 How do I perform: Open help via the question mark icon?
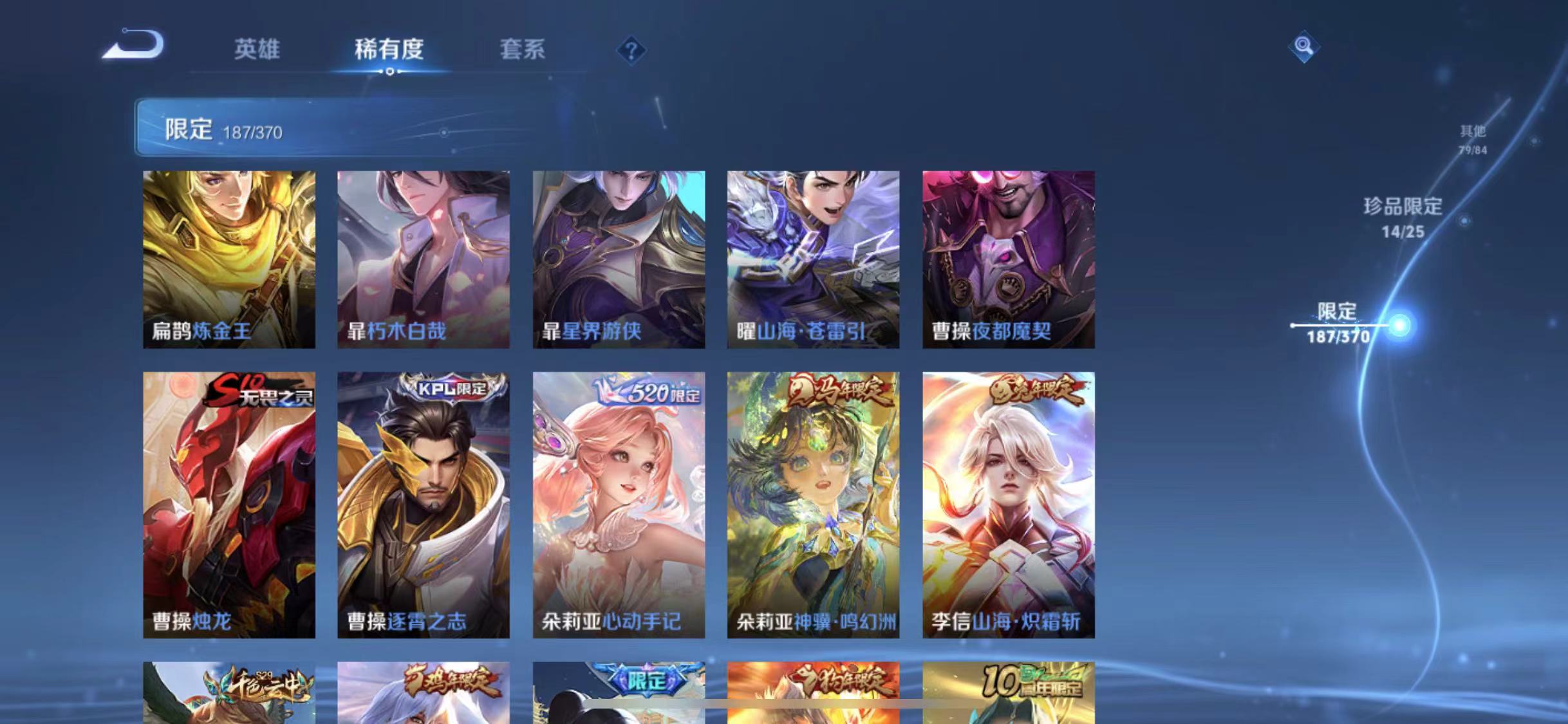point(631,50)
